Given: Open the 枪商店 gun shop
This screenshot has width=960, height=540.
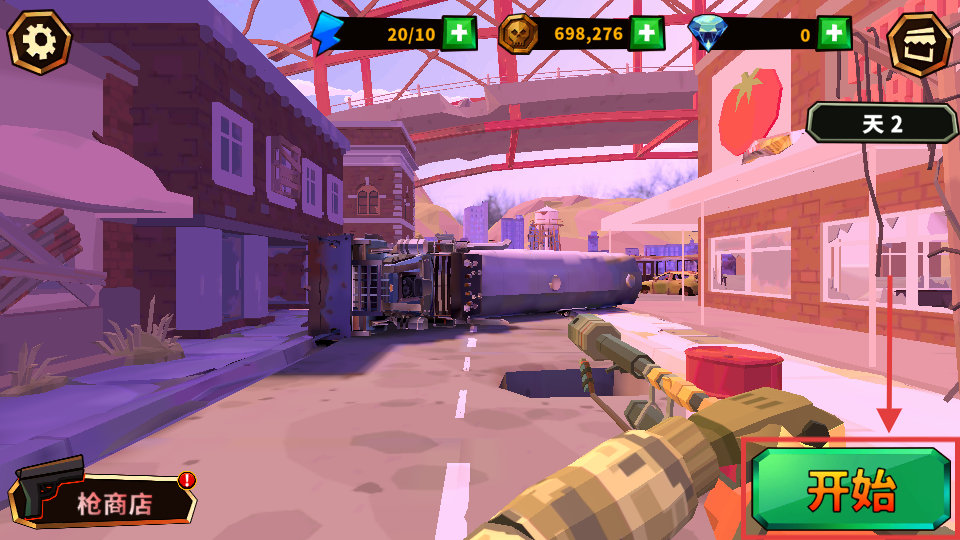Looking at the screenshot, I should click(105, 499).
